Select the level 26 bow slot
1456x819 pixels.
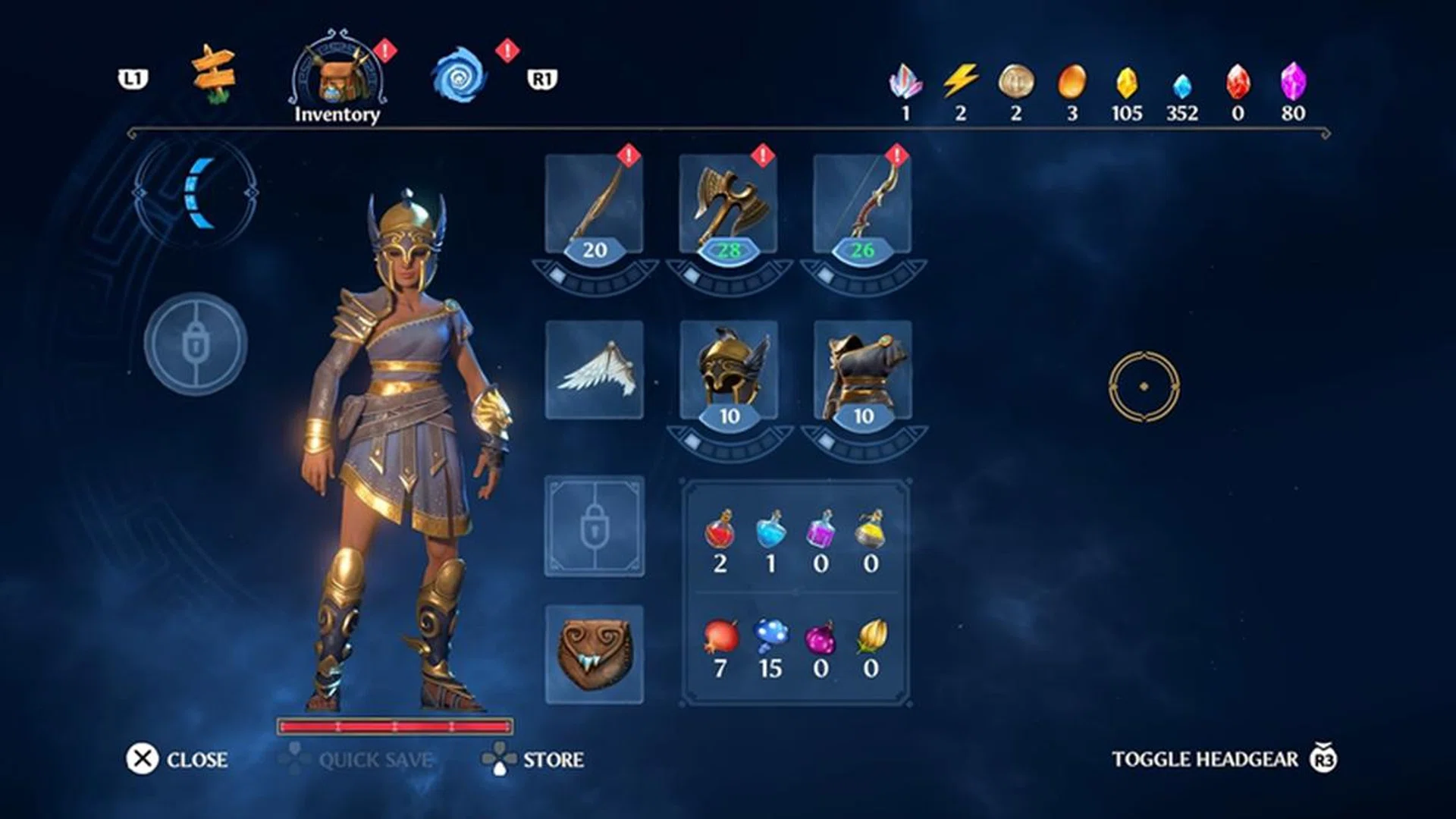coord(862,205)
